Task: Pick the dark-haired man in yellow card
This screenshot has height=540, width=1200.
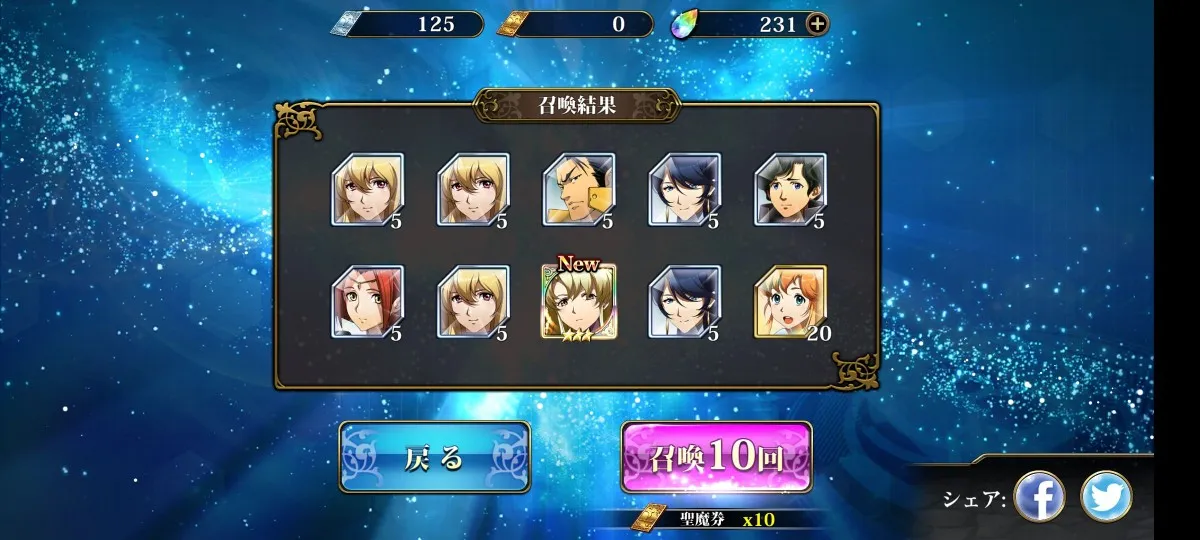Action: pyautogui.click(x=578, y=189)
